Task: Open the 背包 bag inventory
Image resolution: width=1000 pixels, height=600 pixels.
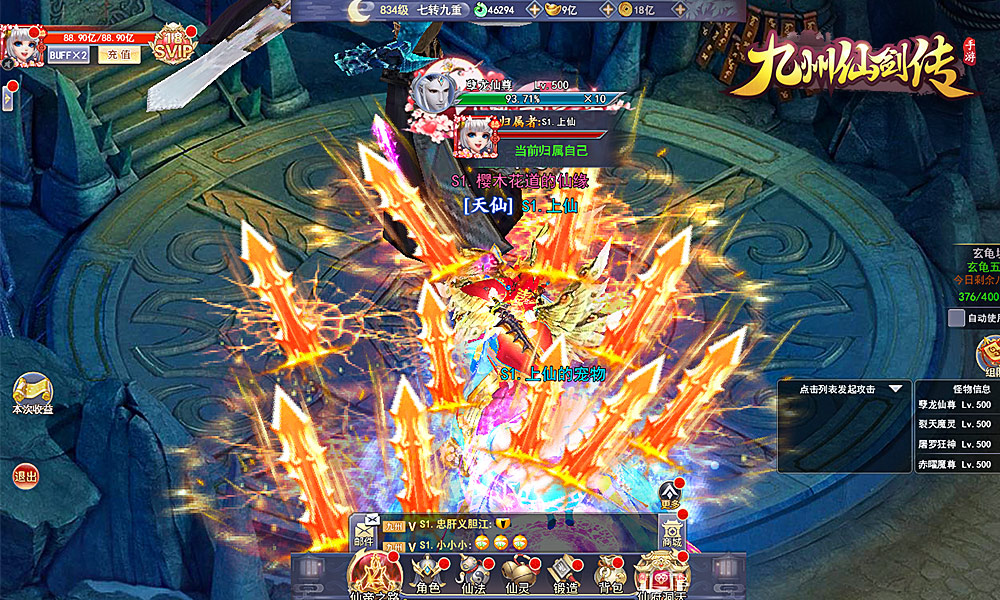Action: coord(610,574)
